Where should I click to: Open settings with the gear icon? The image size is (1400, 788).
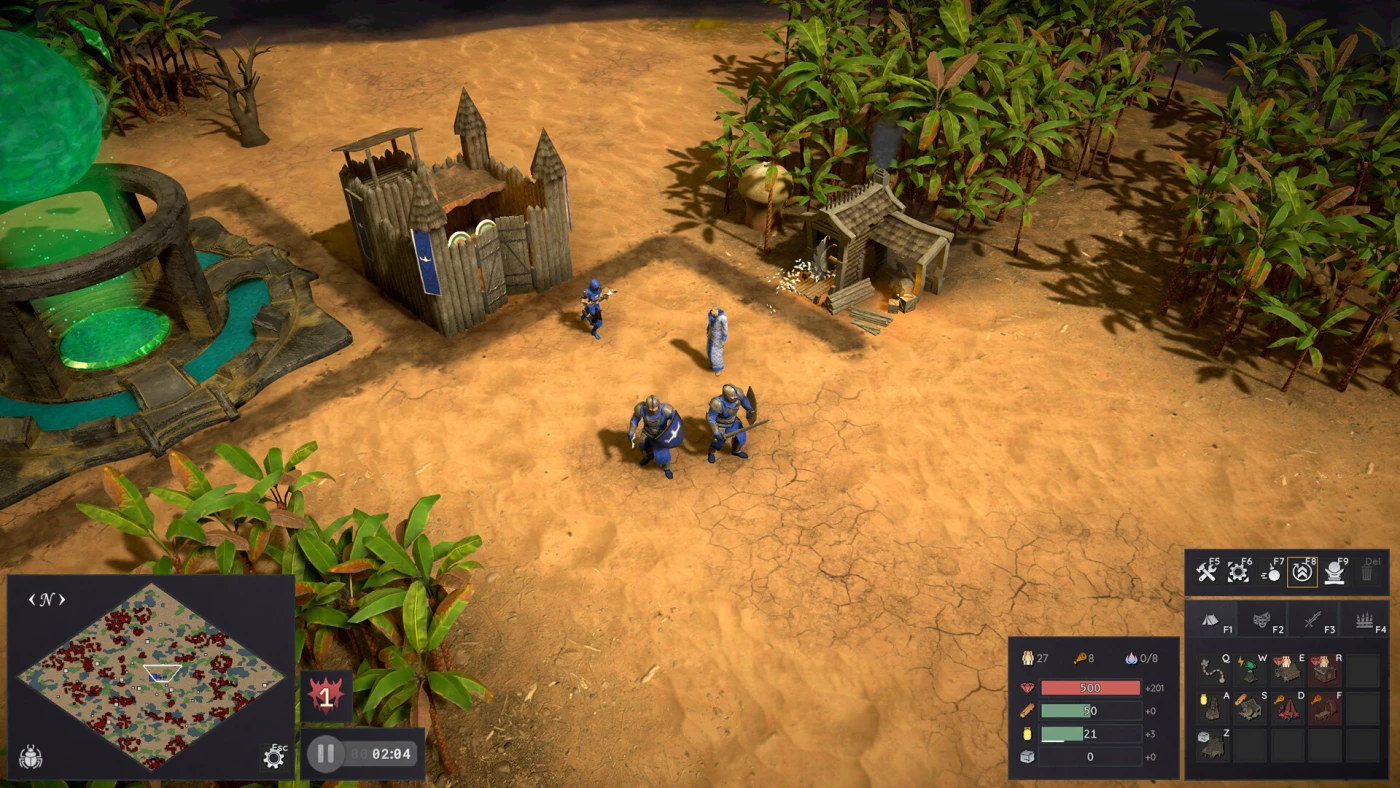(274, 757)
